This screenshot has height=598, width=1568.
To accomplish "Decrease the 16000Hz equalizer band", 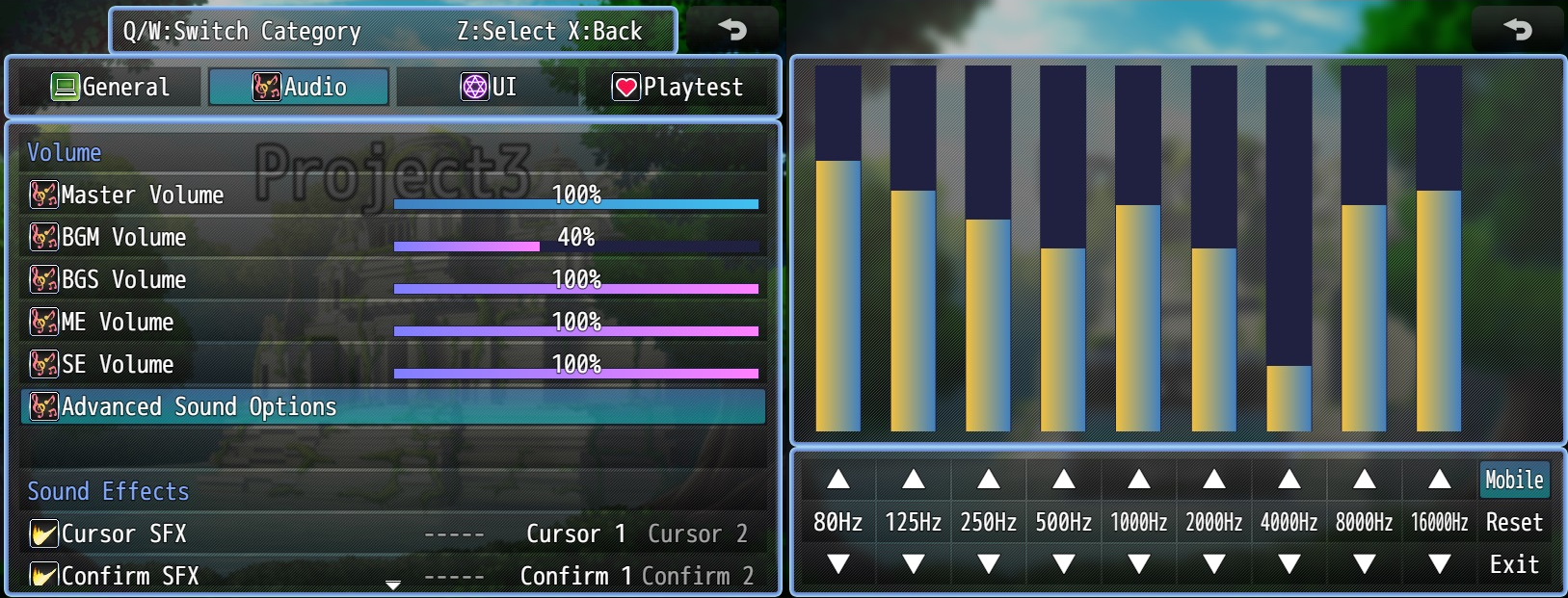I will pyautogui.click(x=1440, y=564).
